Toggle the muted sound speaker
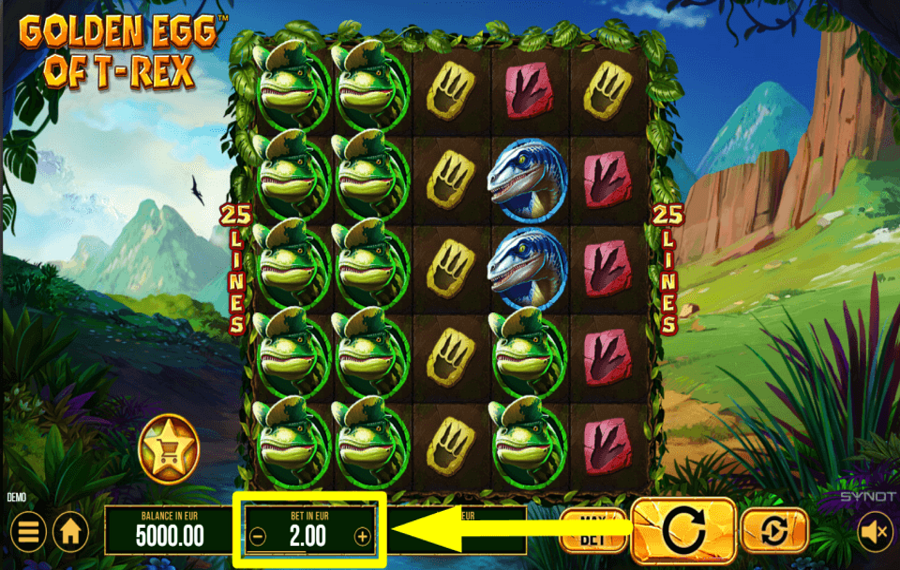The image size is (900, 570). coord(875,530)
